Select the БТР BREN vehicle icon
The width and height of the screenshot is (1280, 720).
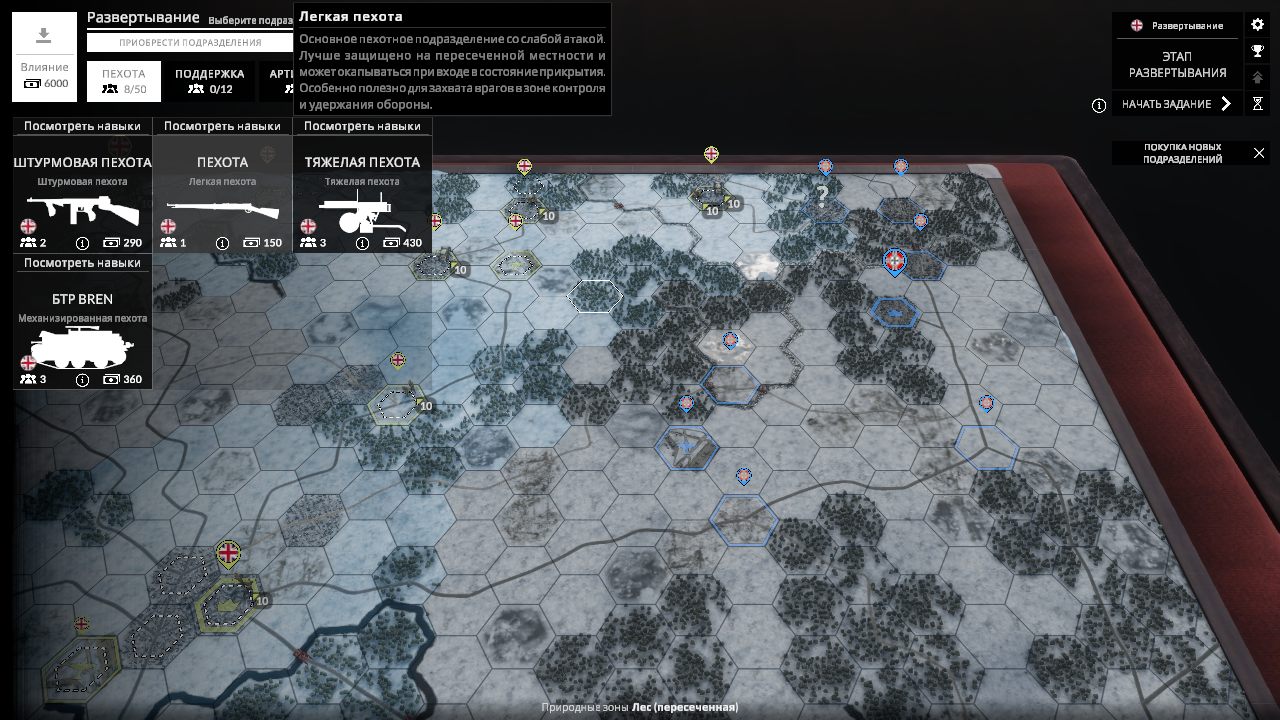(x=82, y=345)
